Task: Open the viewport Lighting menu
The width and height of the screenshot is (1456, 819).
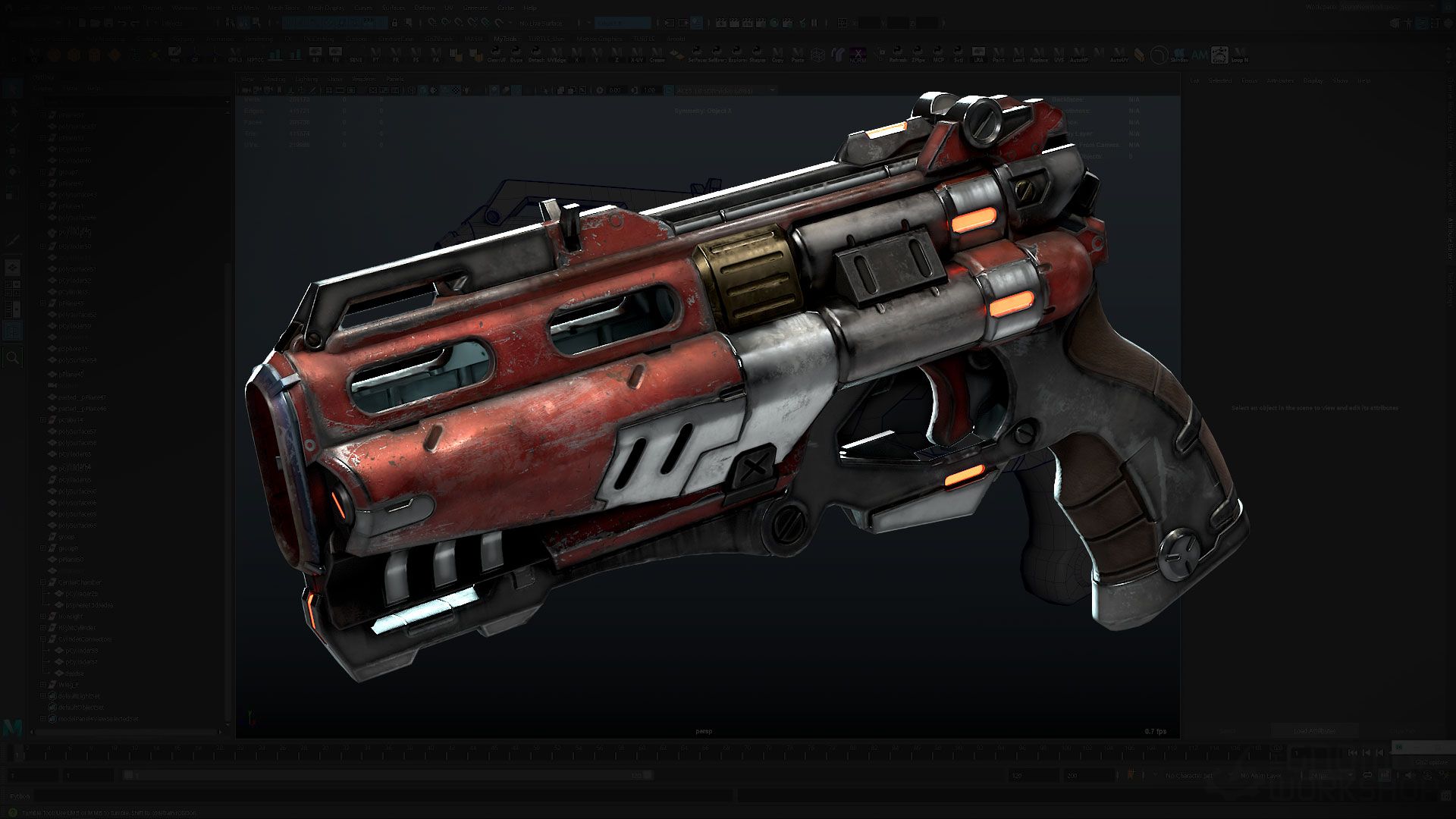Action: click(x=306, y=79)
